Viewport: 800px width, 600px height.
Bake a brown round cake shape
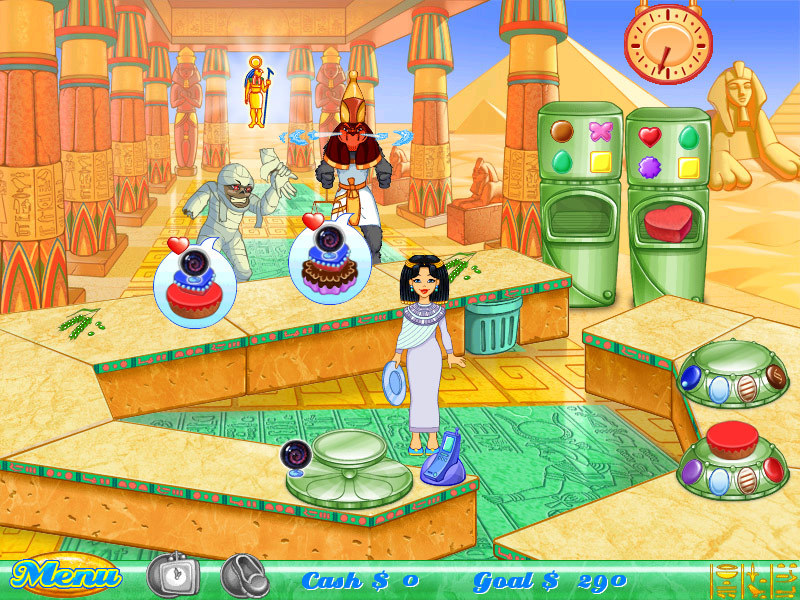[561, 130]
